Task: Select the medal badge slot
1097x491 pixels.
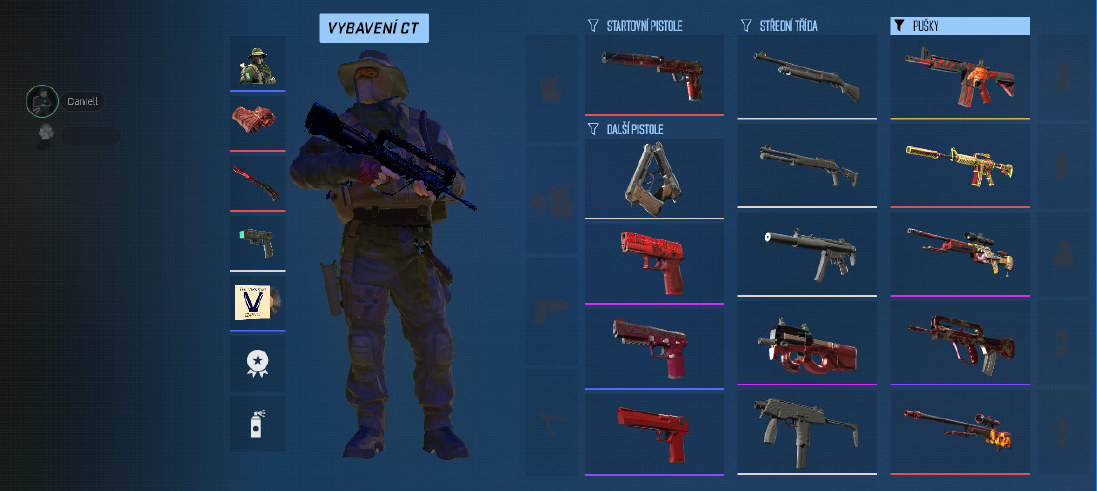Action: (x=257, y=361)
